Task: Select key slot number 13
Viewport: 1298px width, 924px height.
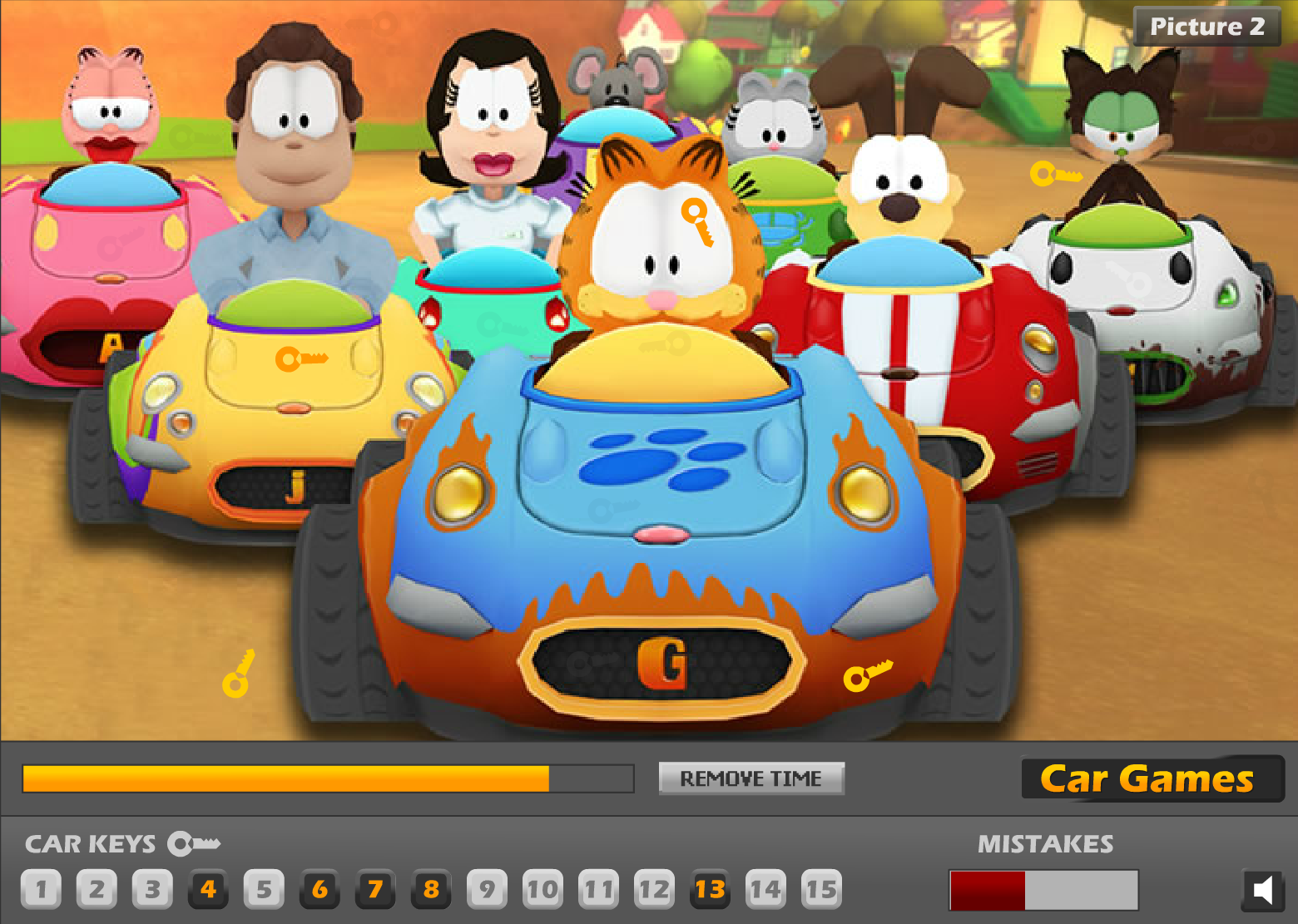Action: pos(711,888)
